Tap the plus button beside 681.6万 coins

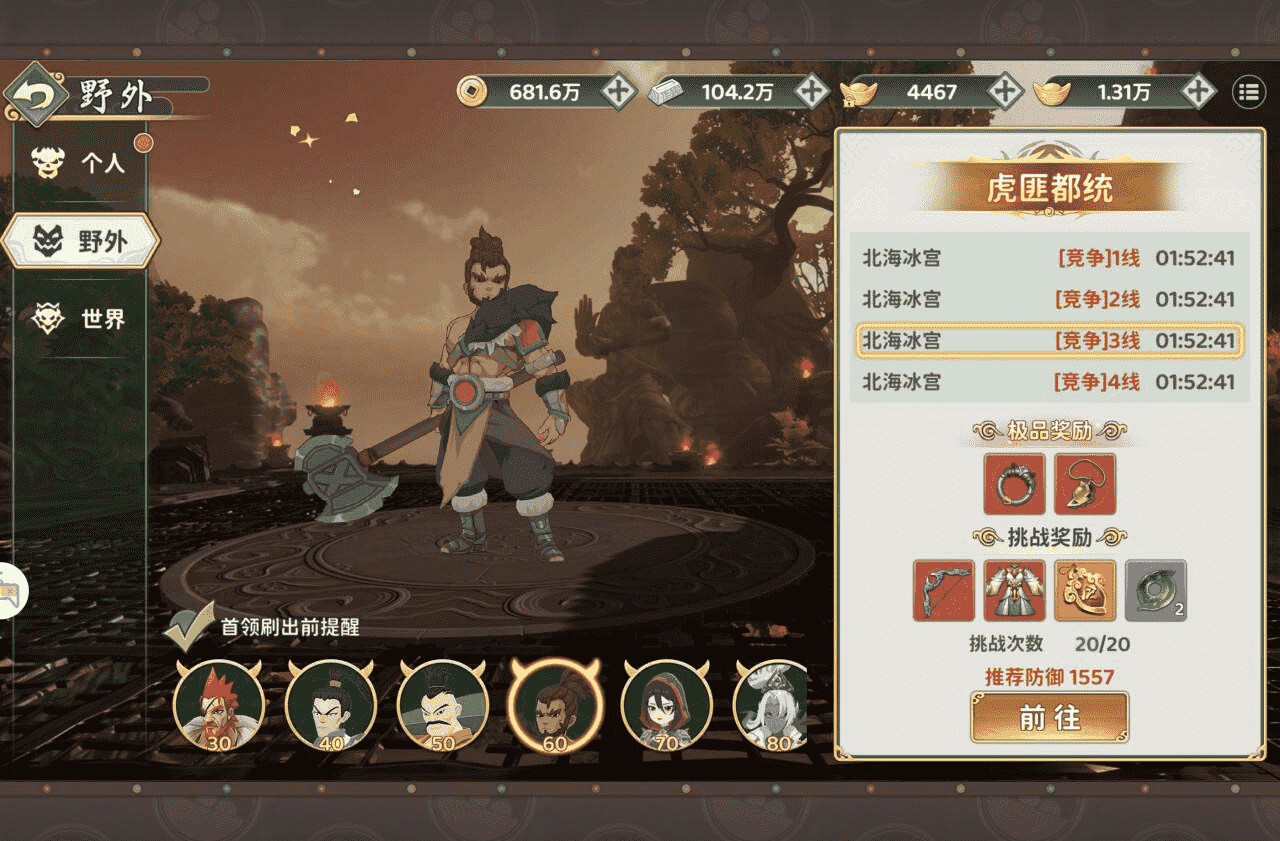[617, 92]
